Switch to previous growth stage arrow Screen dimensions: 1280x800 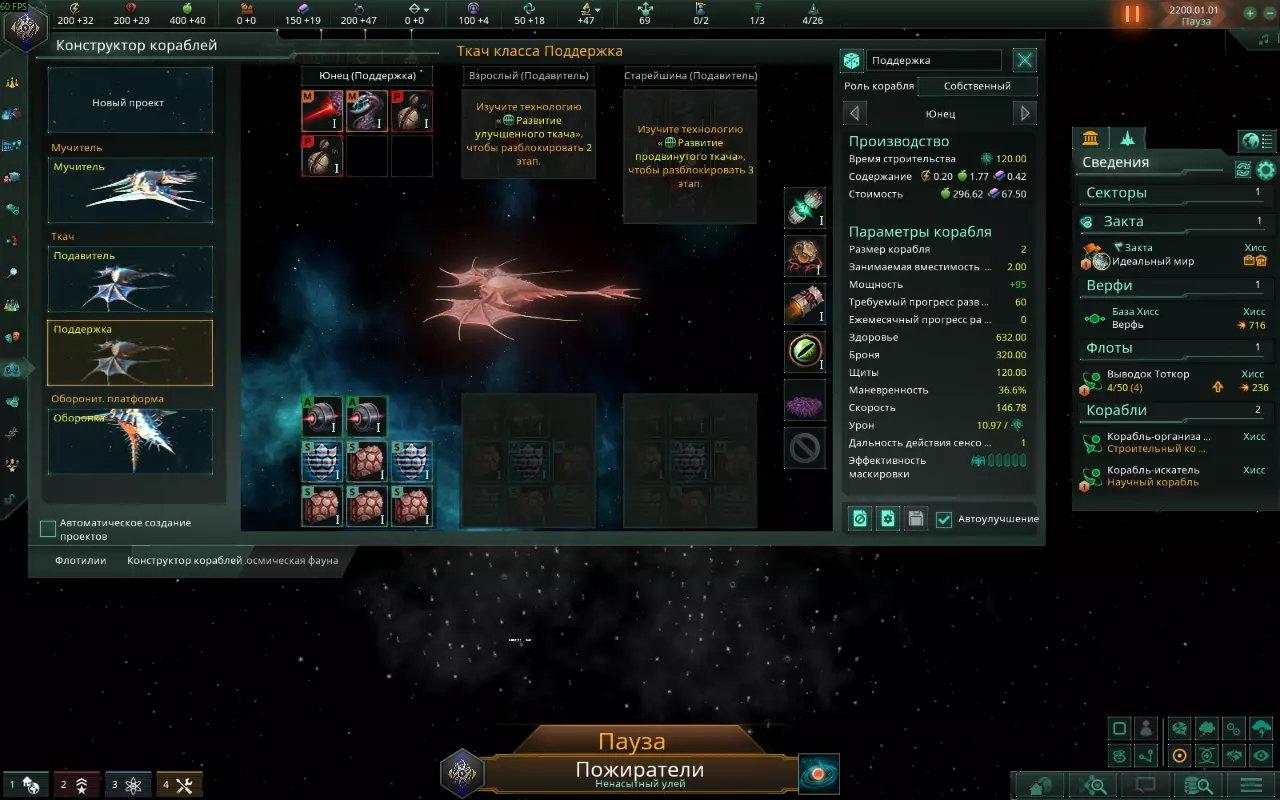click(855, 113)
